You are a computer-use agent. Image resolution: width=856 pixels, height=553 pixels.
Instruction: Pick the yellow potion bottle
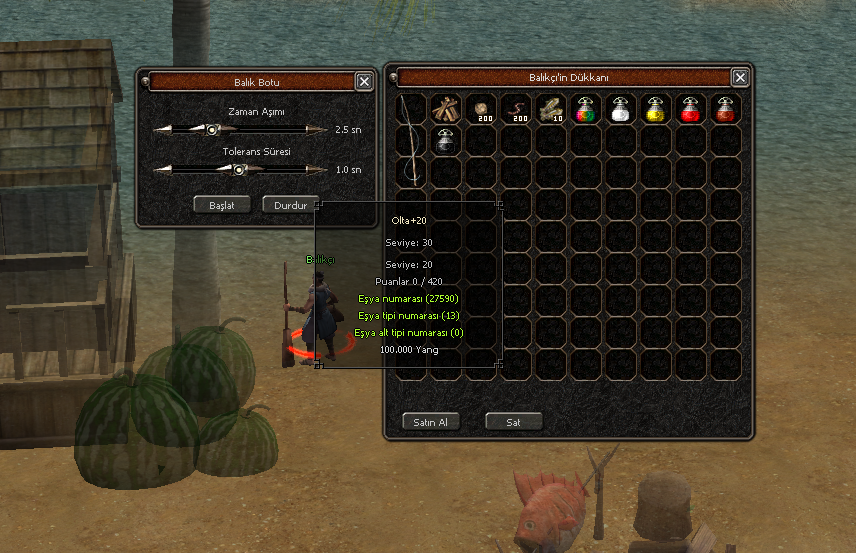pos(655,108)
